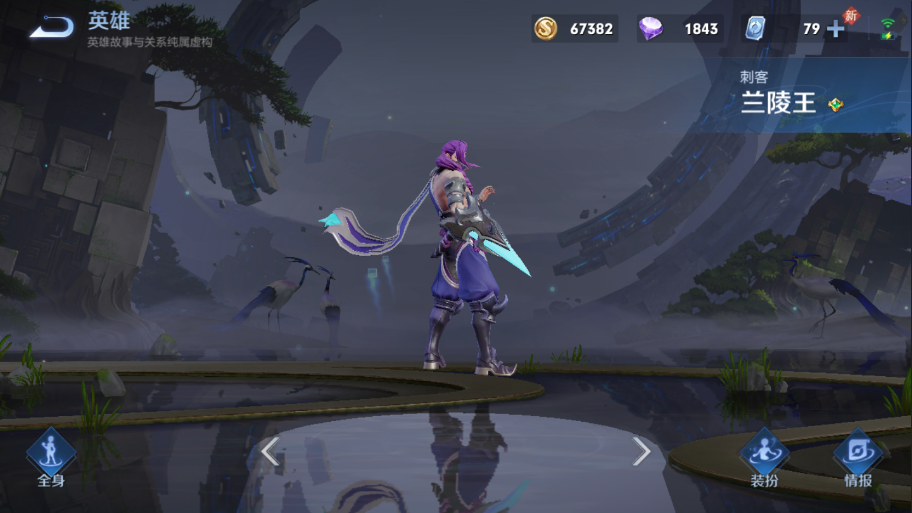This screenshot has height=513, width=912.
Task: Click the blue voucher ticket icon
Action: pyautogui.click(x=755, y=29)
